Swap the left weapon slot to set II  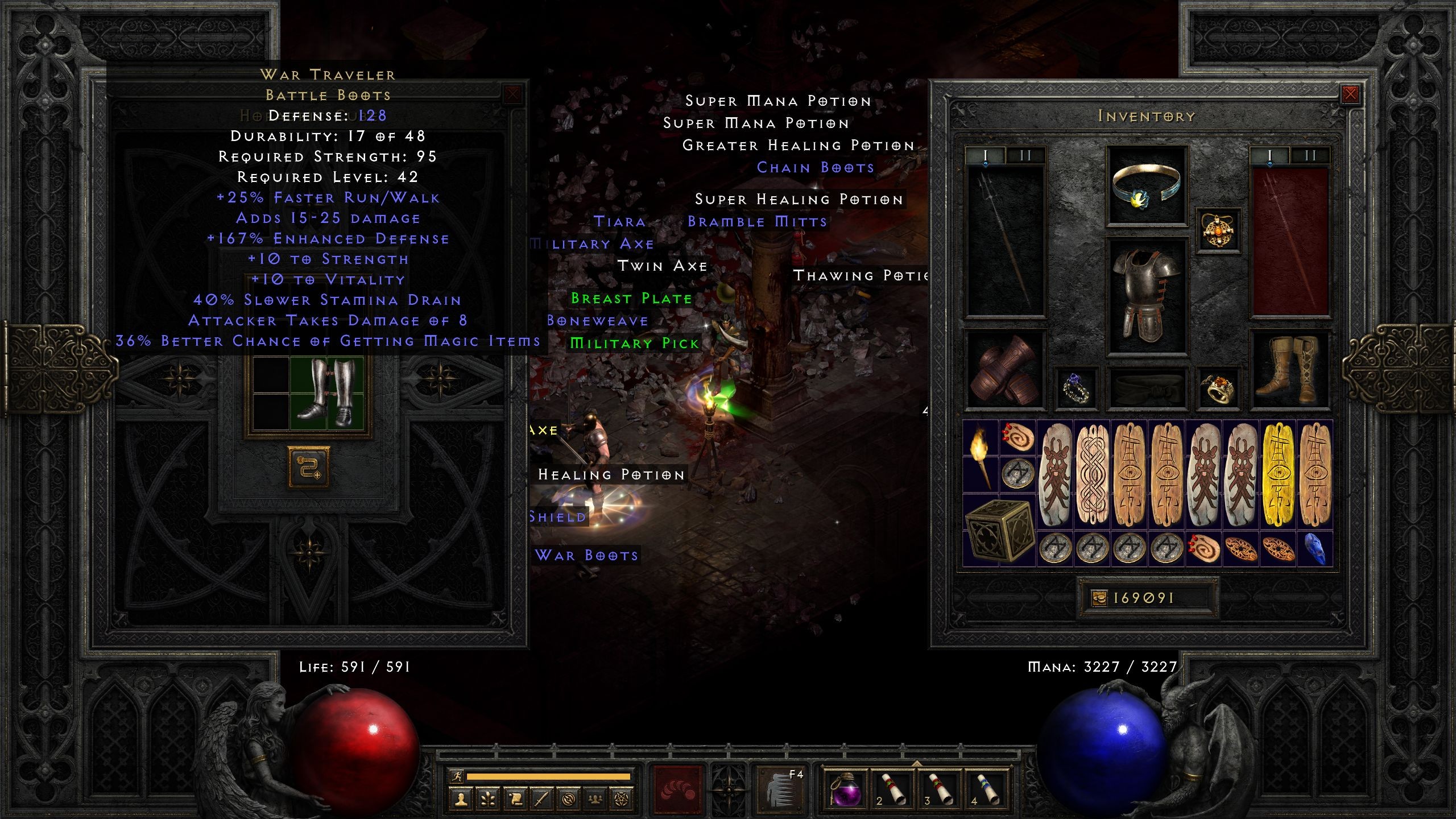tap(1026, 155)
